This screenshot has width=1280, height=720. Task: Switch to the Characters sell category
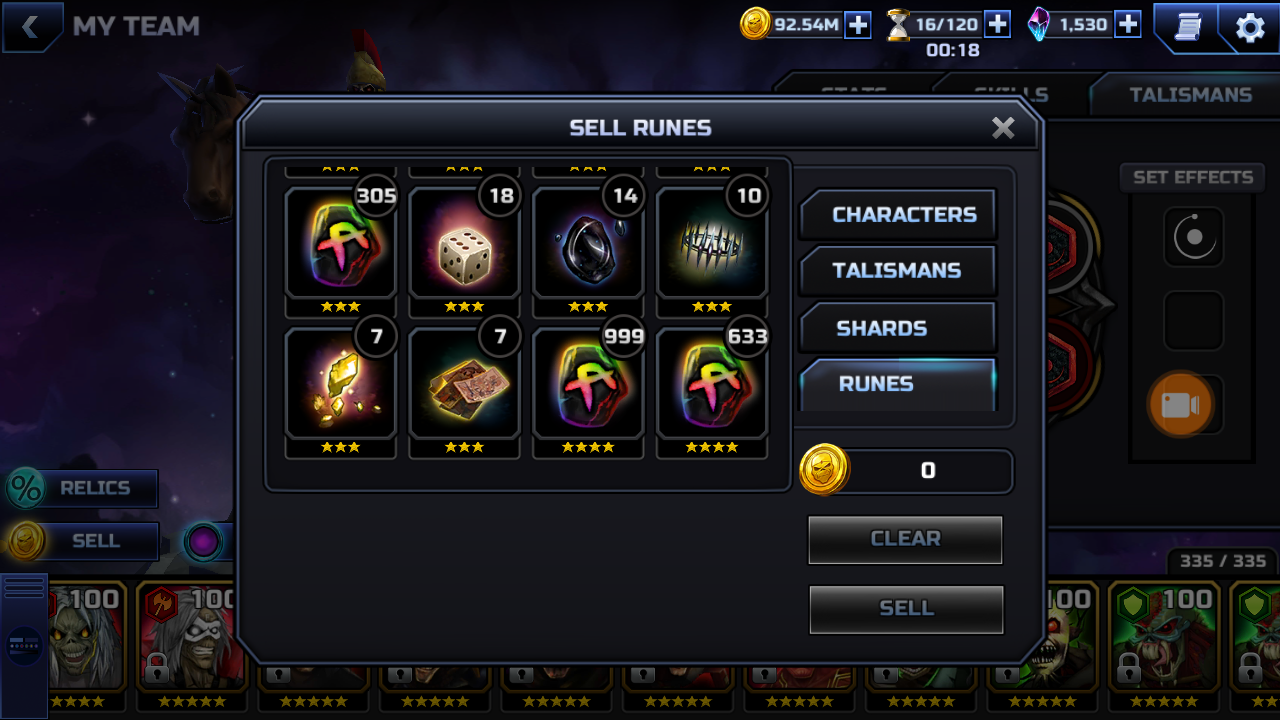pos(897,215)
